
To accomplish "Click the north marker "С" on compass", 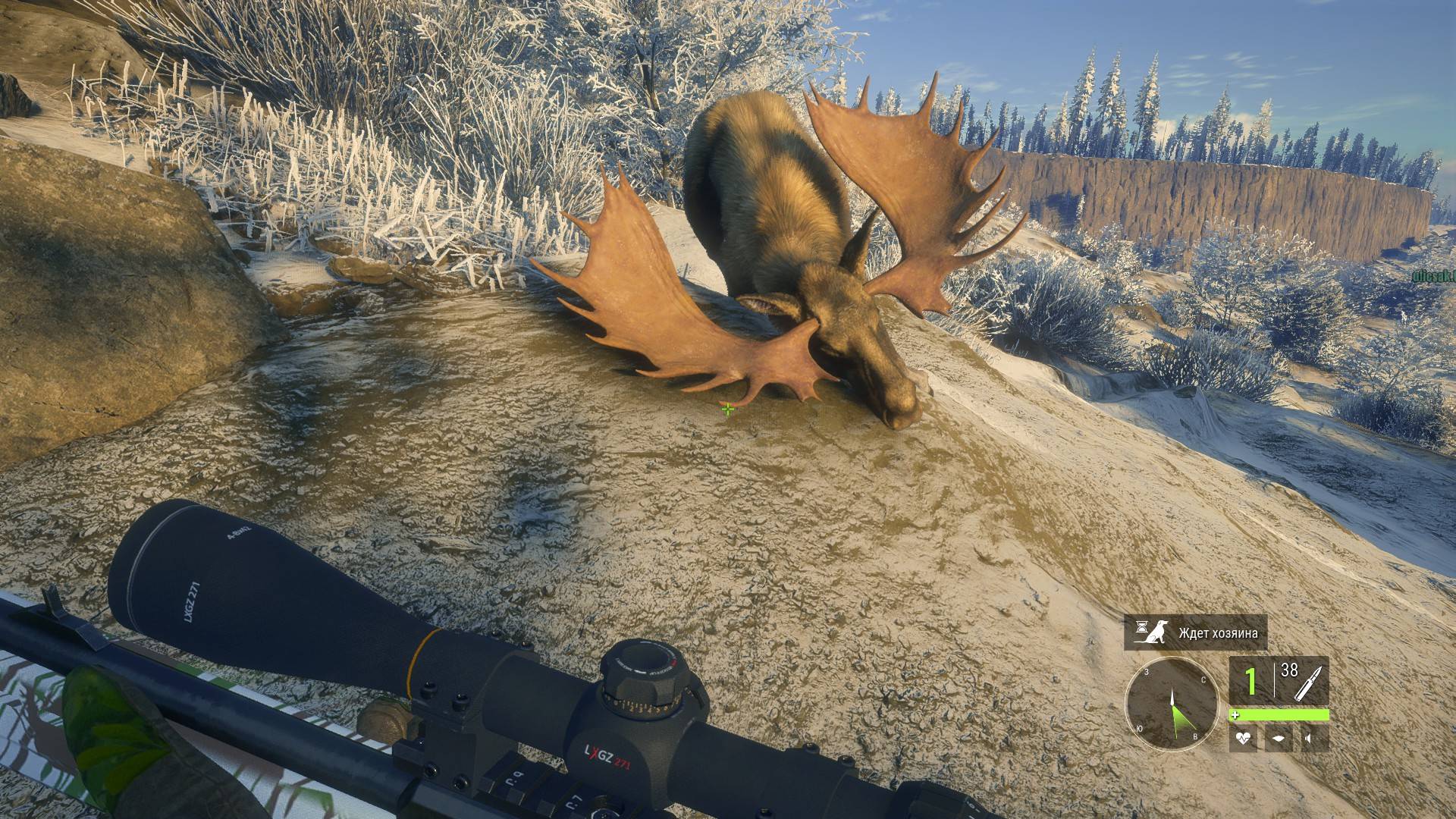I will (1203, 679).
